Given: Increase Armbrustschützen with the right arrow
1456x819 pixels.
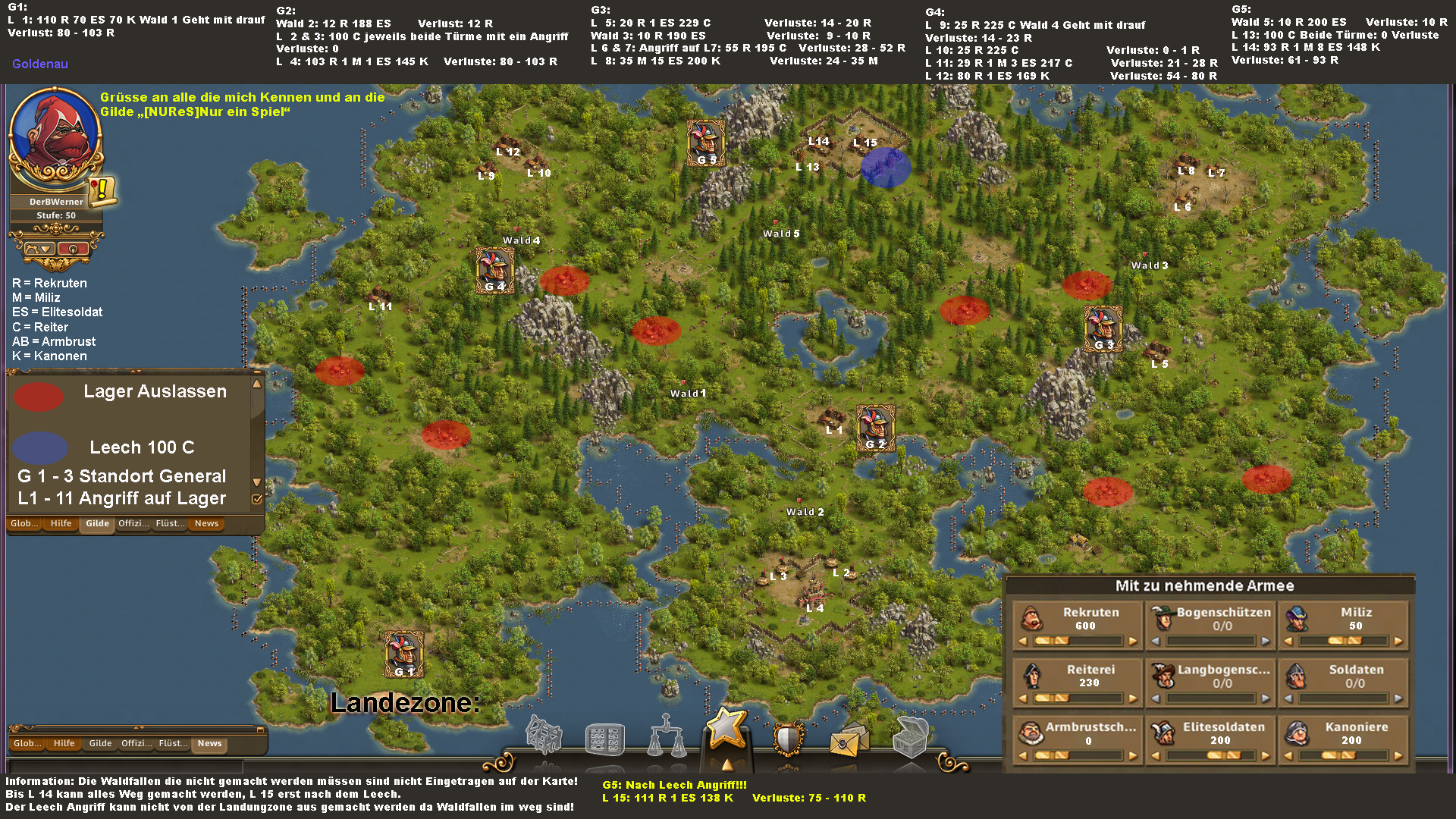Looking at the screenshot, I should (1133, 755).
